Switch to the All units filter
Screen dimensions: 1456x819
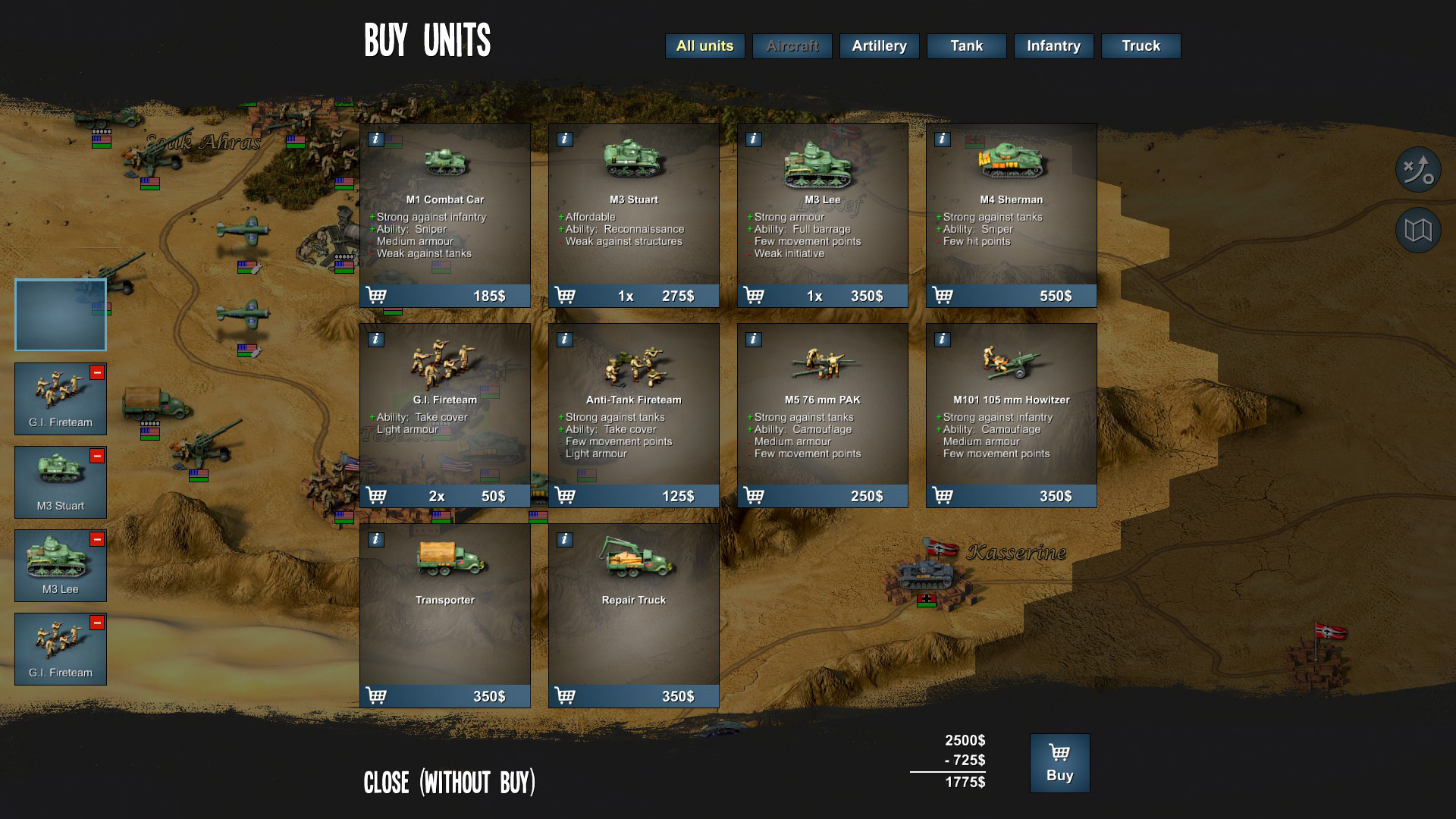[704, 46]
